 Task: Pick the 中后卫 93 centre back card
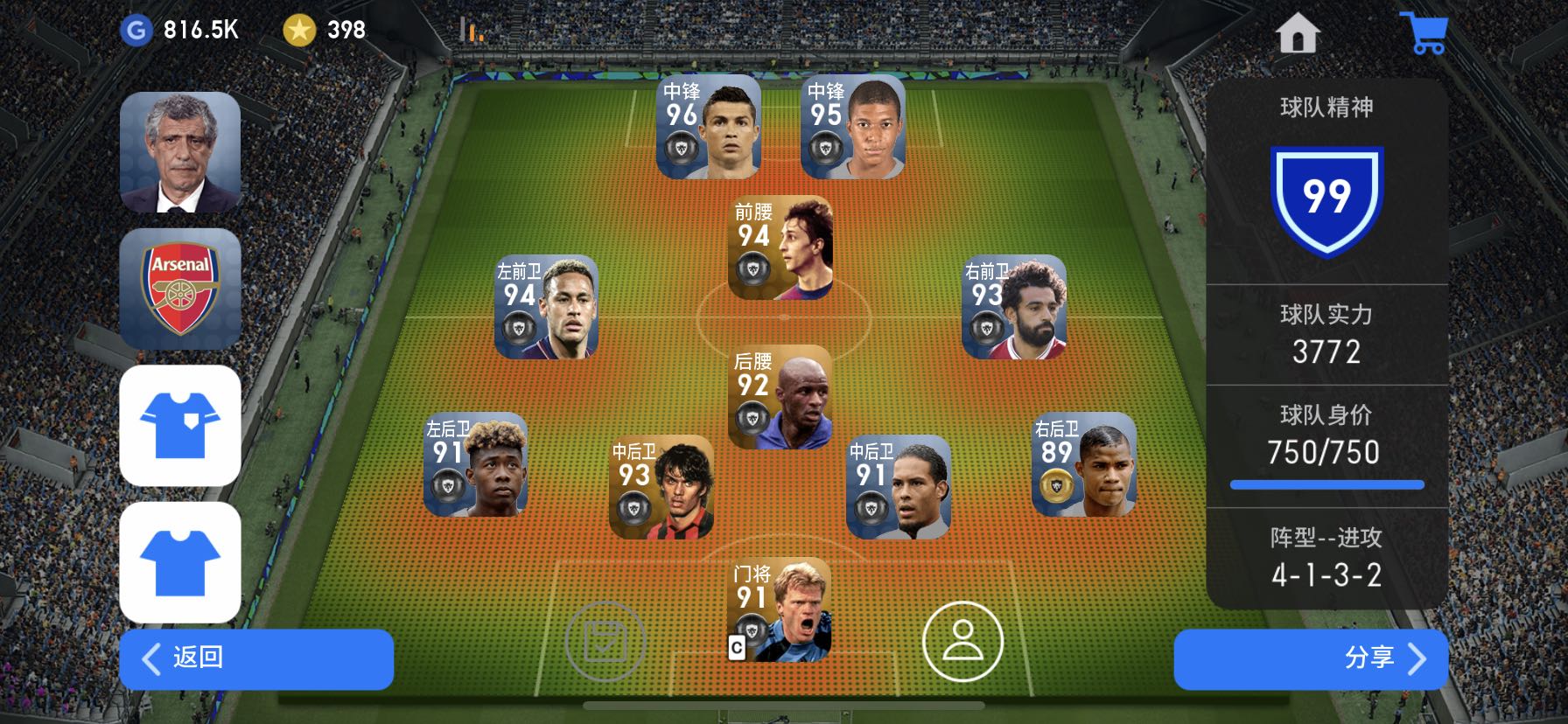[661, 486]
